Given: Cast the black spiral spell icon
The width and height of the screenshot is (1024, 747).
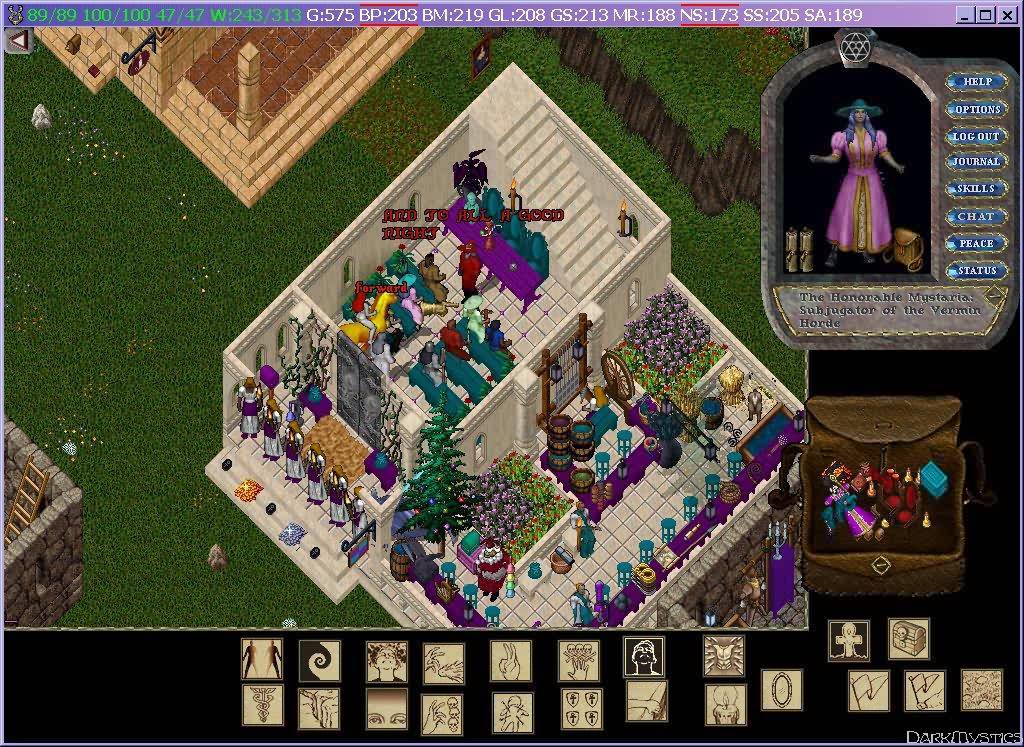Looking at the screenshot, I should (319, 660).
